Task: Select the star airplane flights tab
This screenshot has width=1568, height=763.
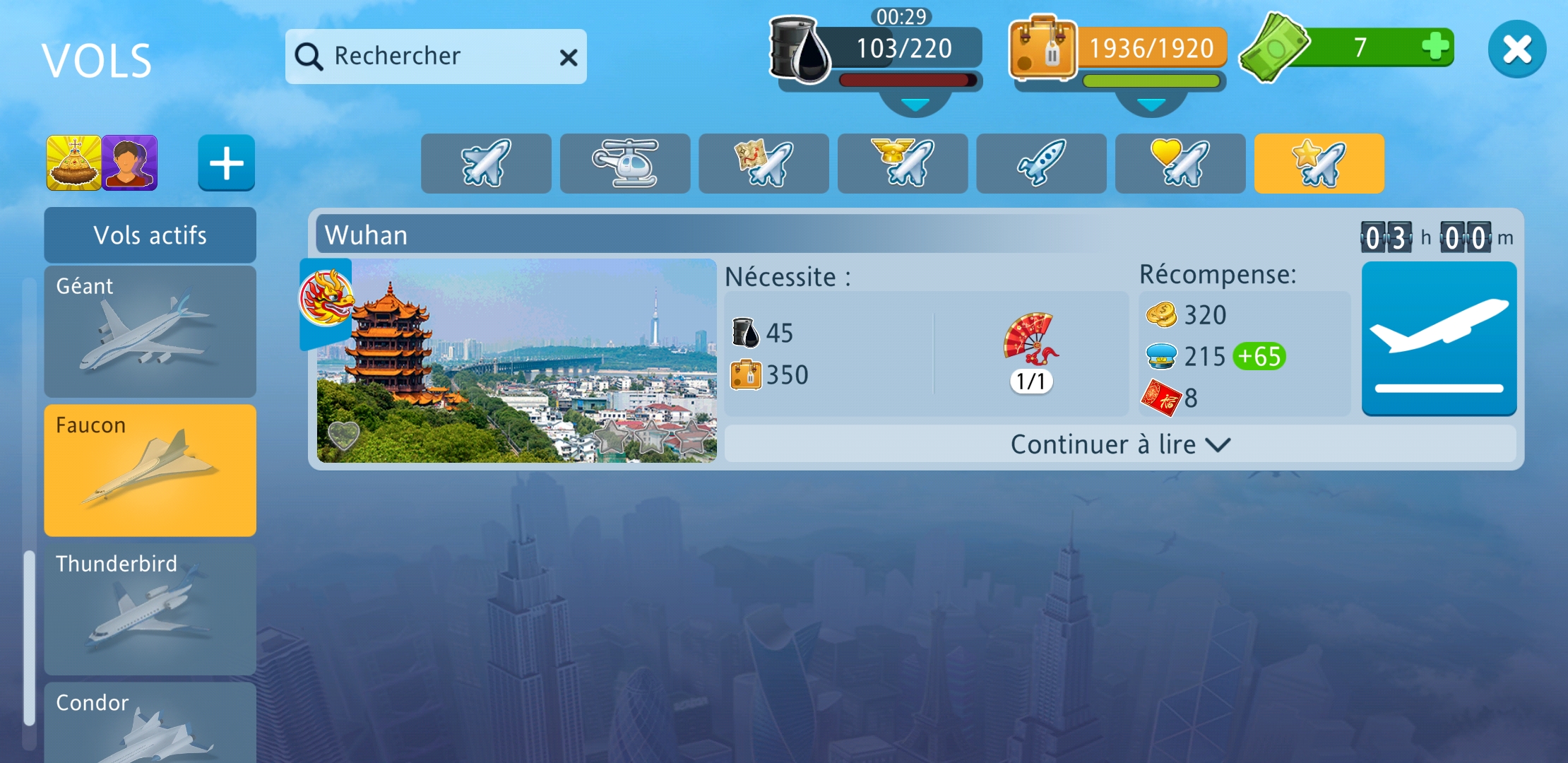Action: click(1319, 163)
